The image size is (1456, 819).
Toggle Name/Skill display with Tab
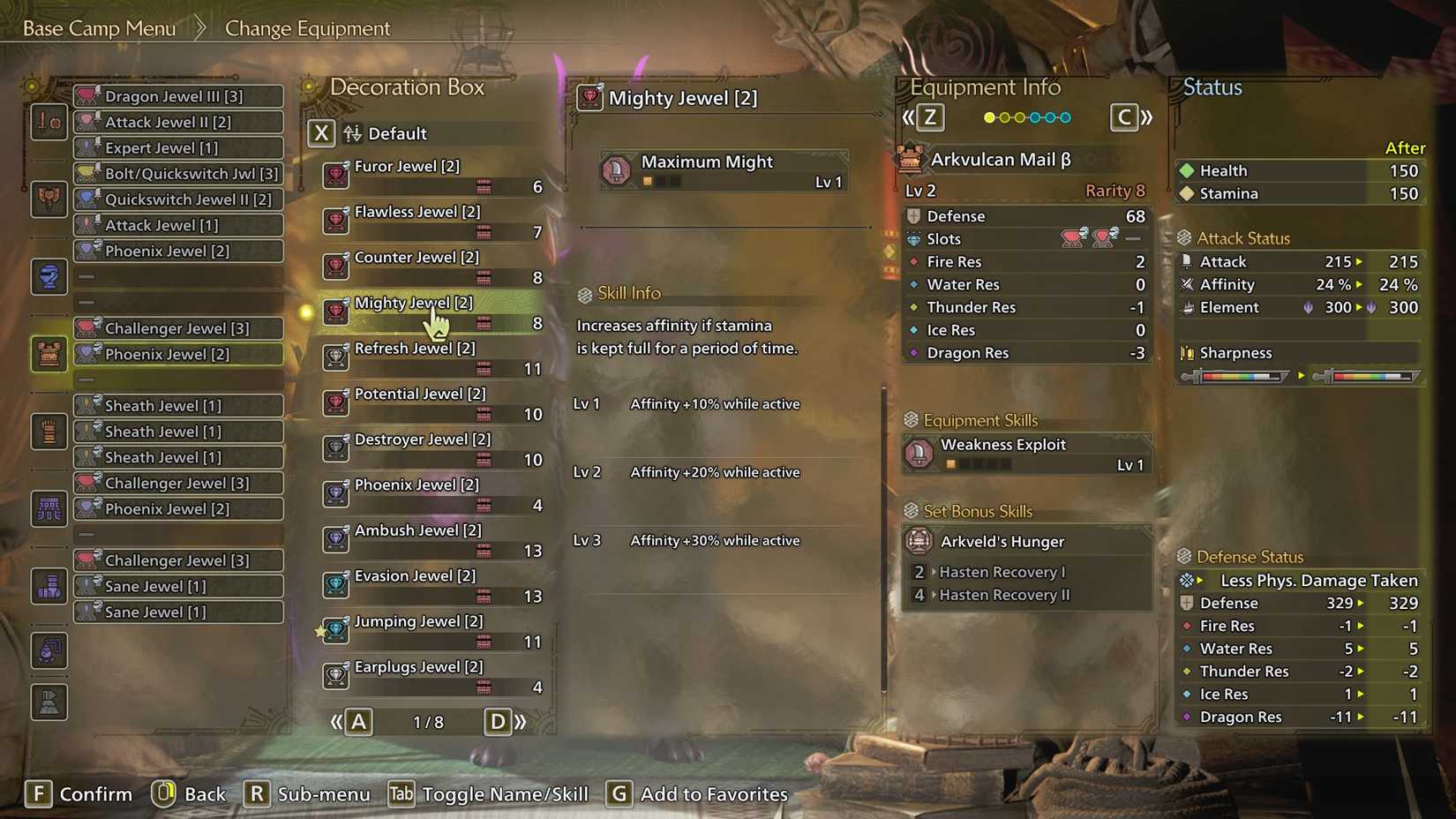click(400, 794)
